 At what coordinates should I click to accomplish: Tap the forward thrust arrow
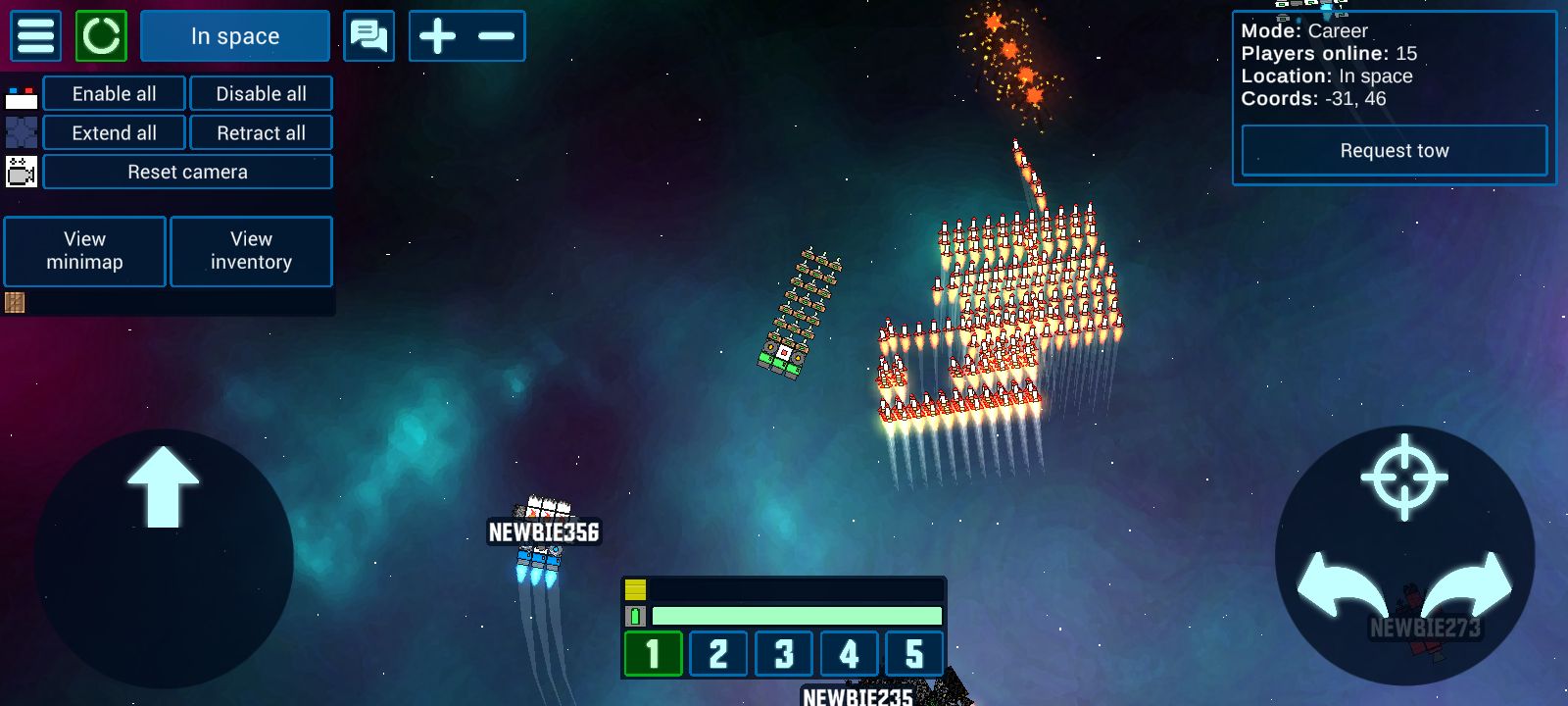click(163, 487)
